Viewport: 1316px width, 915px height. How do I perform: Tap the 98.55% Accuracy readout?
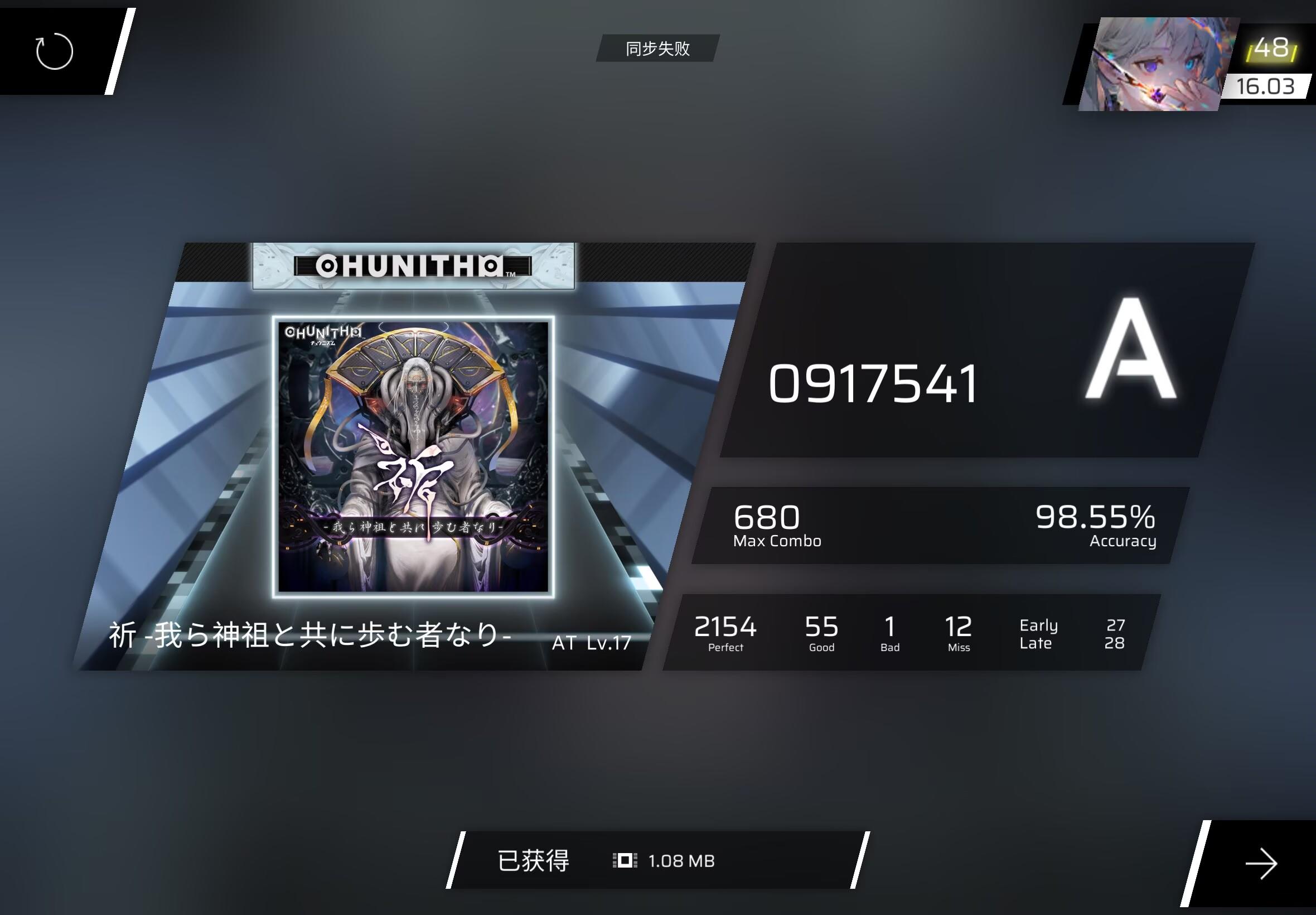[1096, 519]
